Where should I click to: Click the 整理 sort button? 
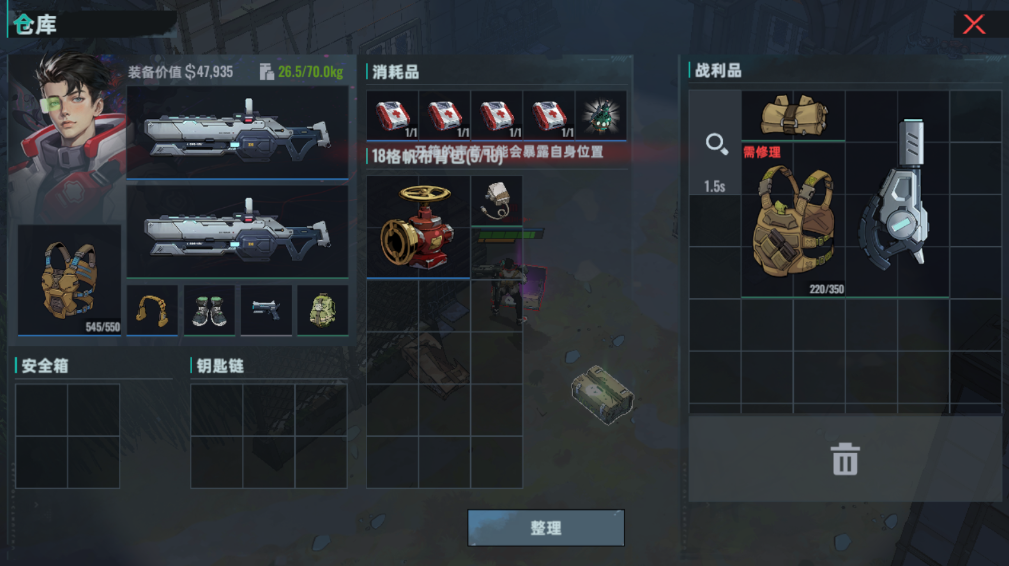click(546, 528)
